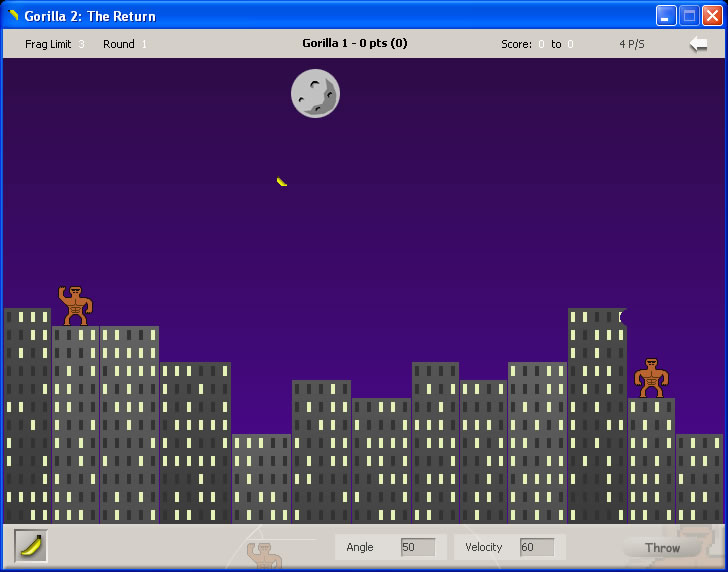Minimize the game window

(666, 15)
